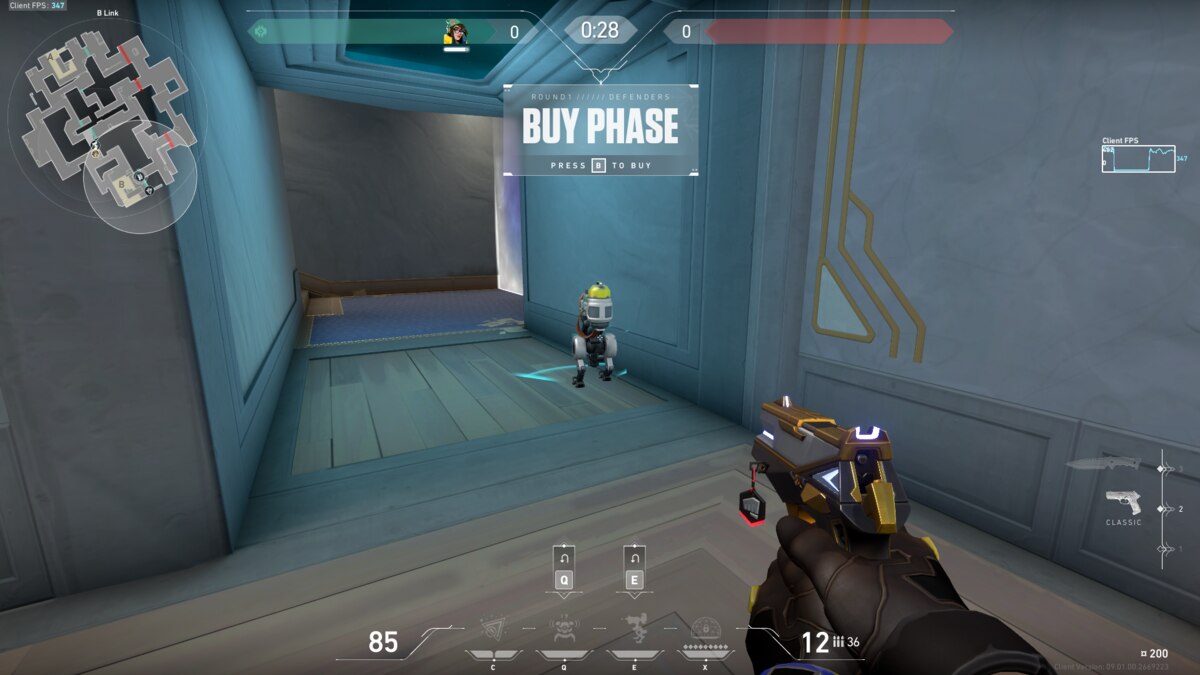Click the Client FPS graph widget
Viewport: 1200px width, 675px height.
pyautogui.click(x=1138, y=159)
